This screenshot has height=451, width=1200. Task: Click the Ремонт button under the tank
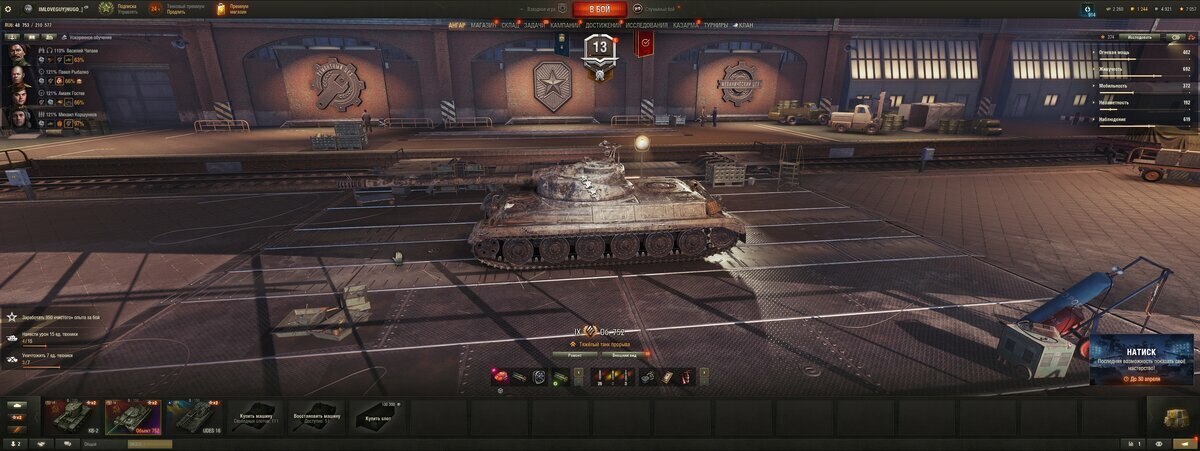576,355
